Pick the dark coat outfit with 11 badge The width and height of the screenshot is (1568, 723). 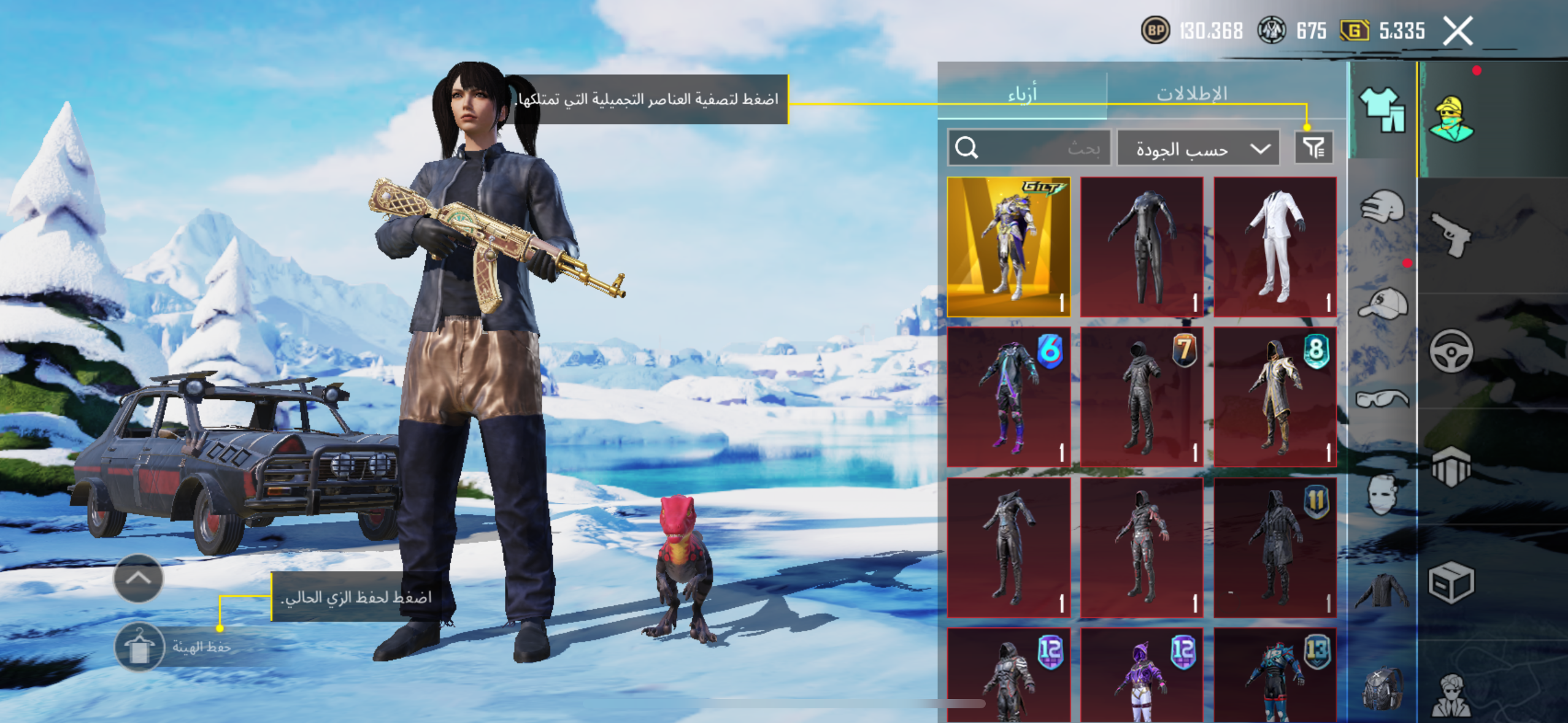(x=1275, y=547)
